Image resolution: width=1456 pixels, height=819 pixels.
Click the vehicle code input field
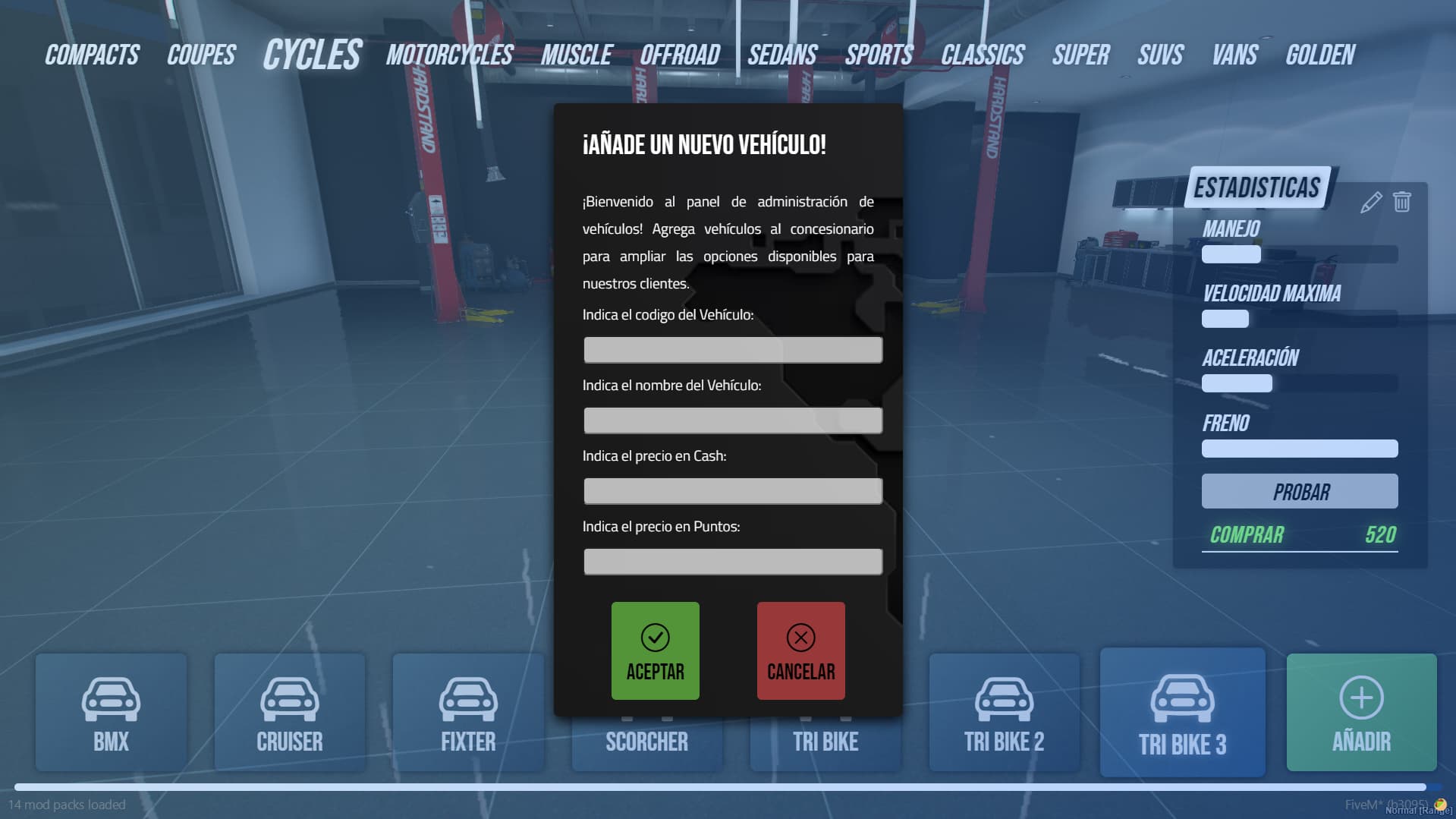[732, 349]
